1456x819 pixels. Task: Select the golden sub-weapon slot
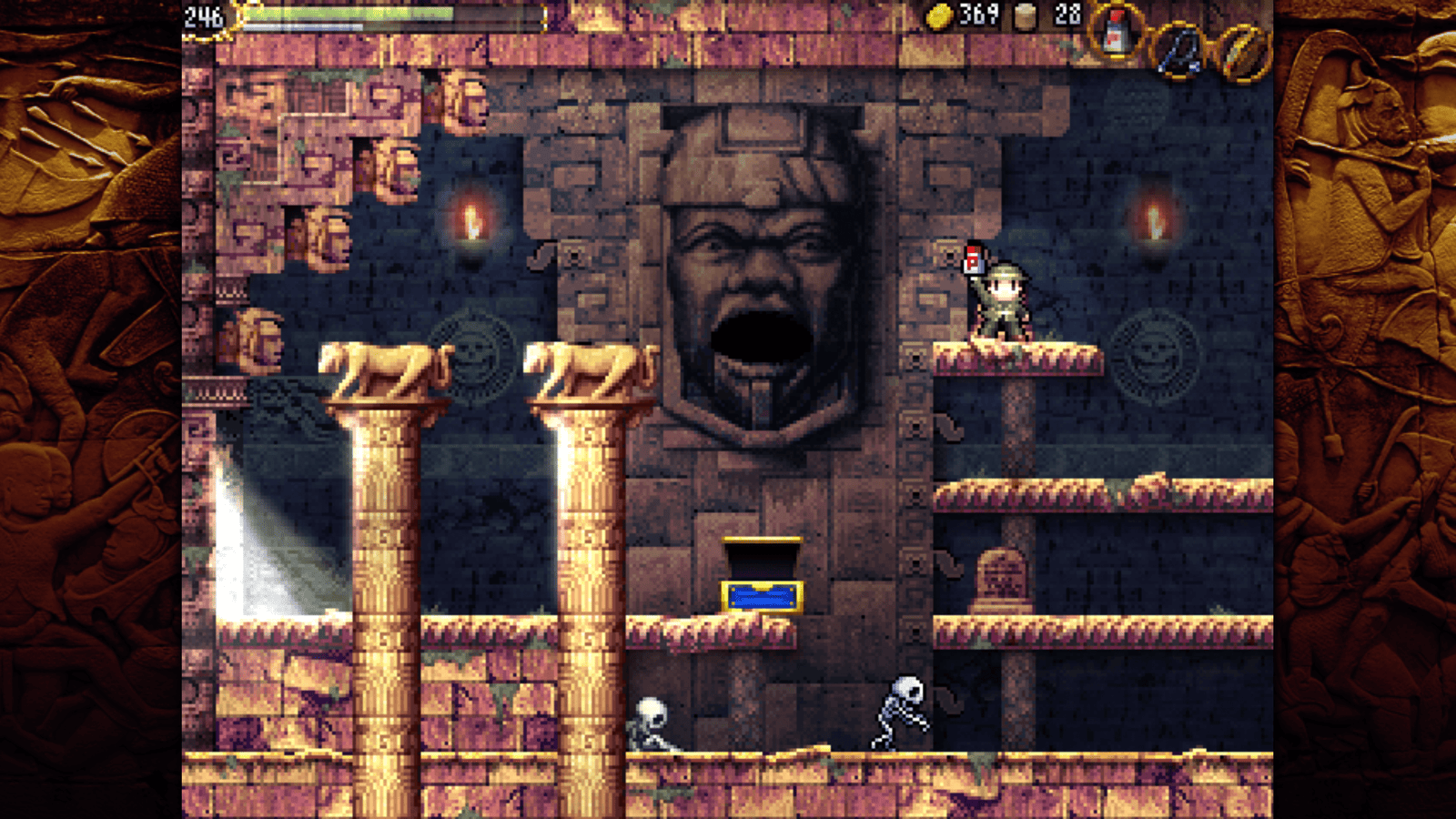coord(1243,51)
